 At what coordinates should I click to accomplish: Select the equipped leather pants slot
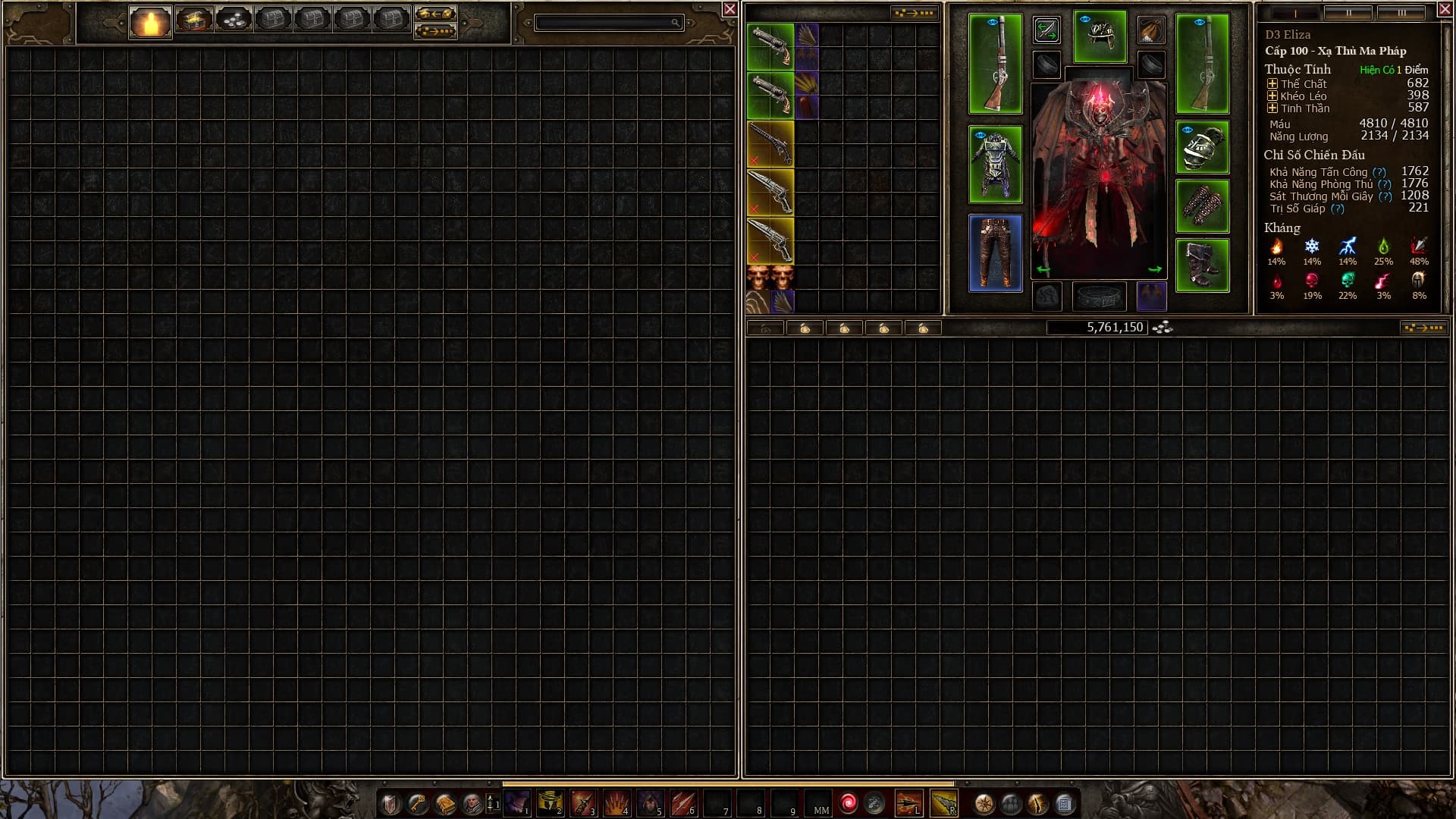[995, 253]
